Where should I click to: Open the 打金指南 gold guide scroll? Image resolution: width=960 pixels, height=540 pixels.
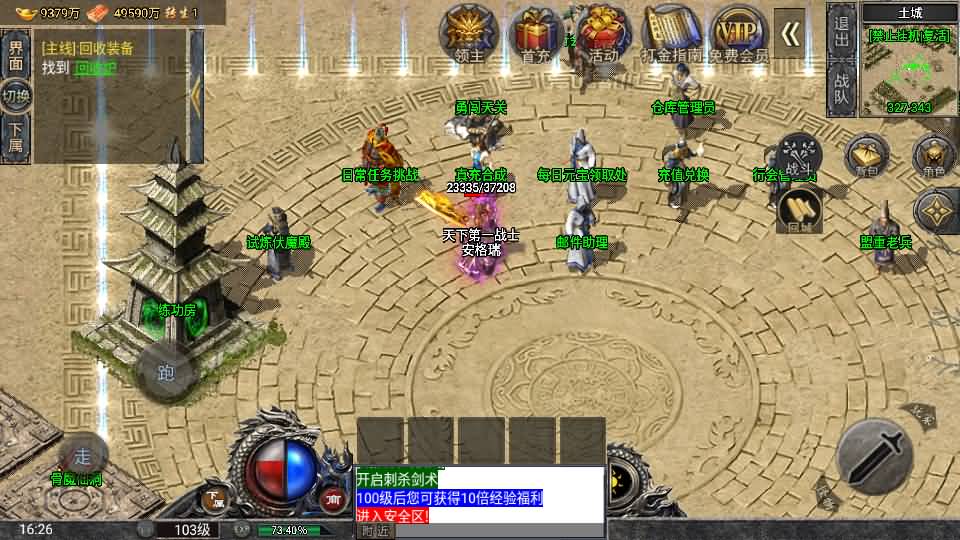coord(669,33)
